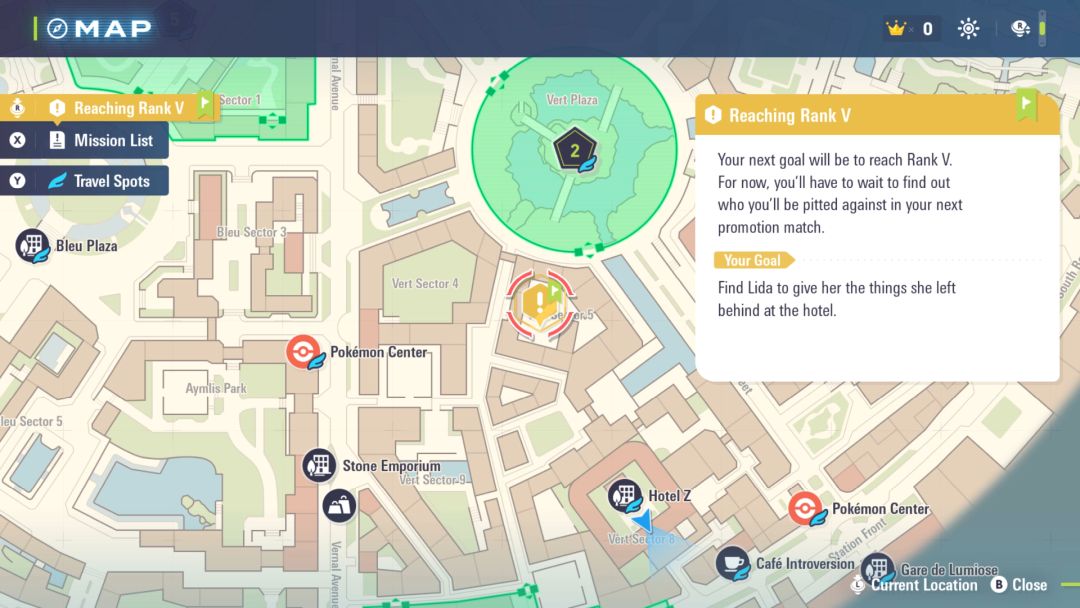1080x608 pixels.
Task: Select the orange mission objective marker
Action: pyautogui.click(x=541, y=299)
